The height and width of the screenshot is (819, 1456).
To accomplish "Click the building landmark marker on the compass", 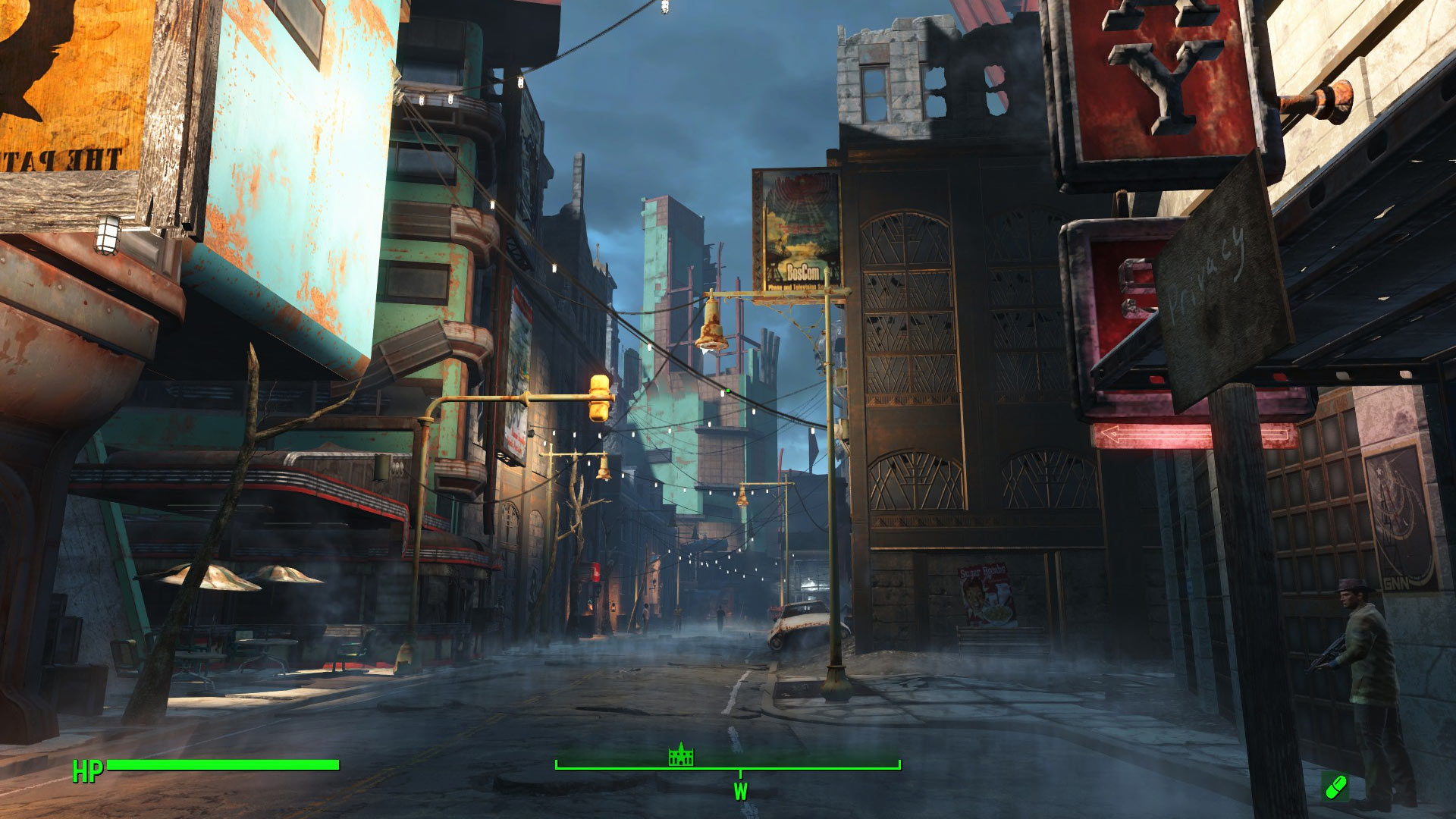I will pyautogui.click(x=681, y=755).
